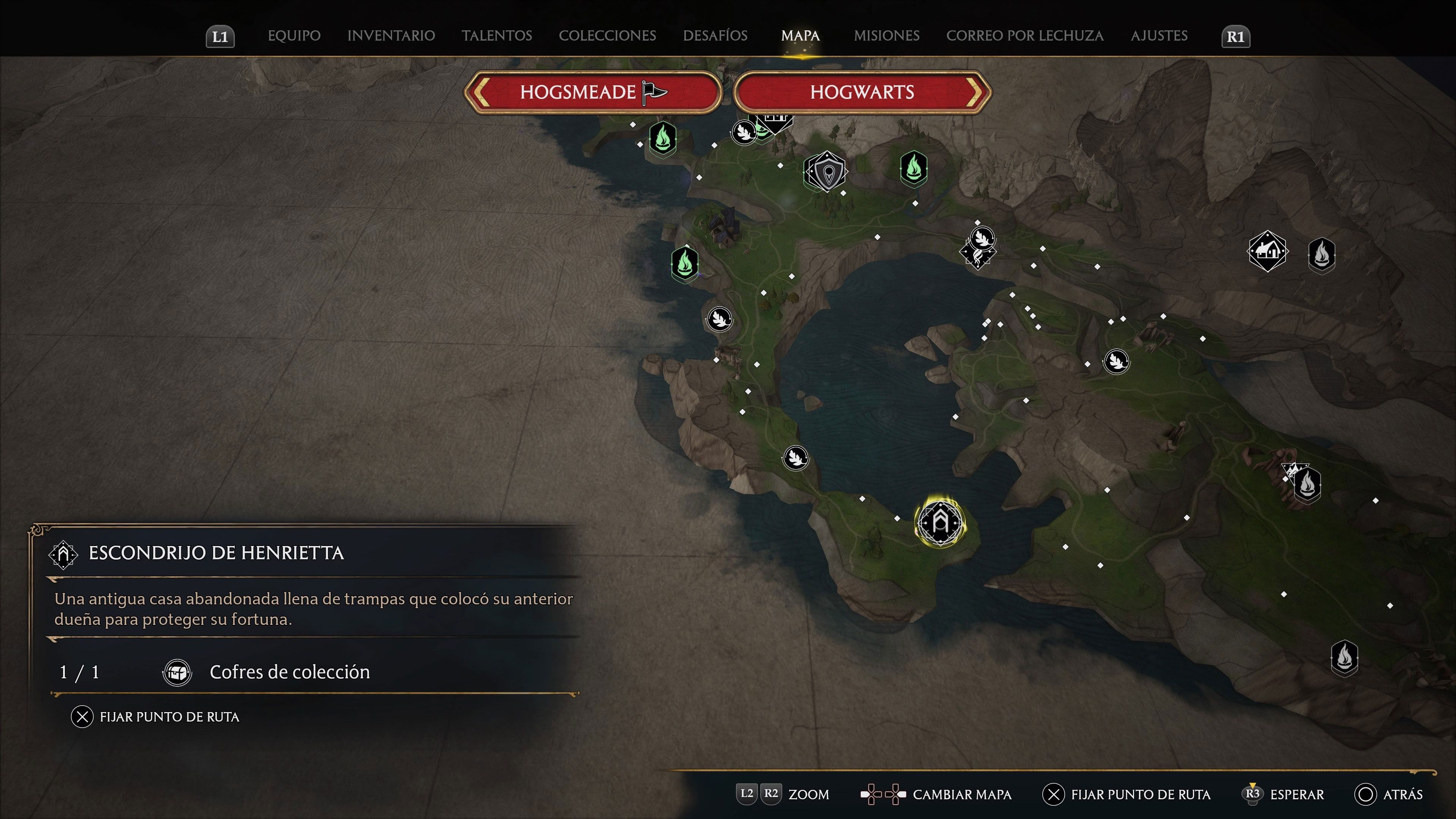The height and width of the screenshot is (819, 1456).
Task: Go to the Colecciones tab
Action: [x=607, y=36]
